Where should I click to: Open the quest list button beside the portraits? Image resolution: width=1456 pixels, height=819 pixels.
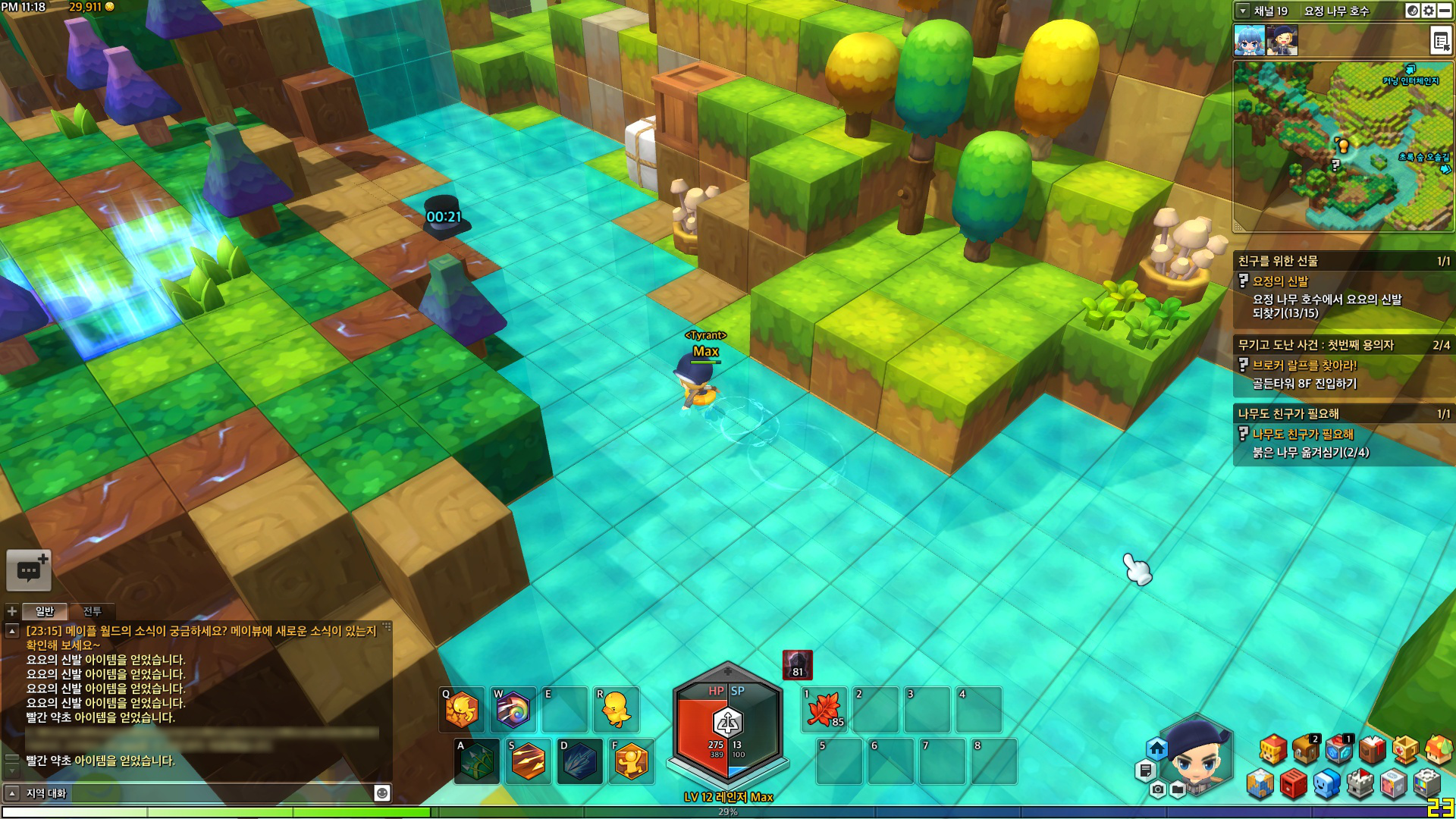1440,40
